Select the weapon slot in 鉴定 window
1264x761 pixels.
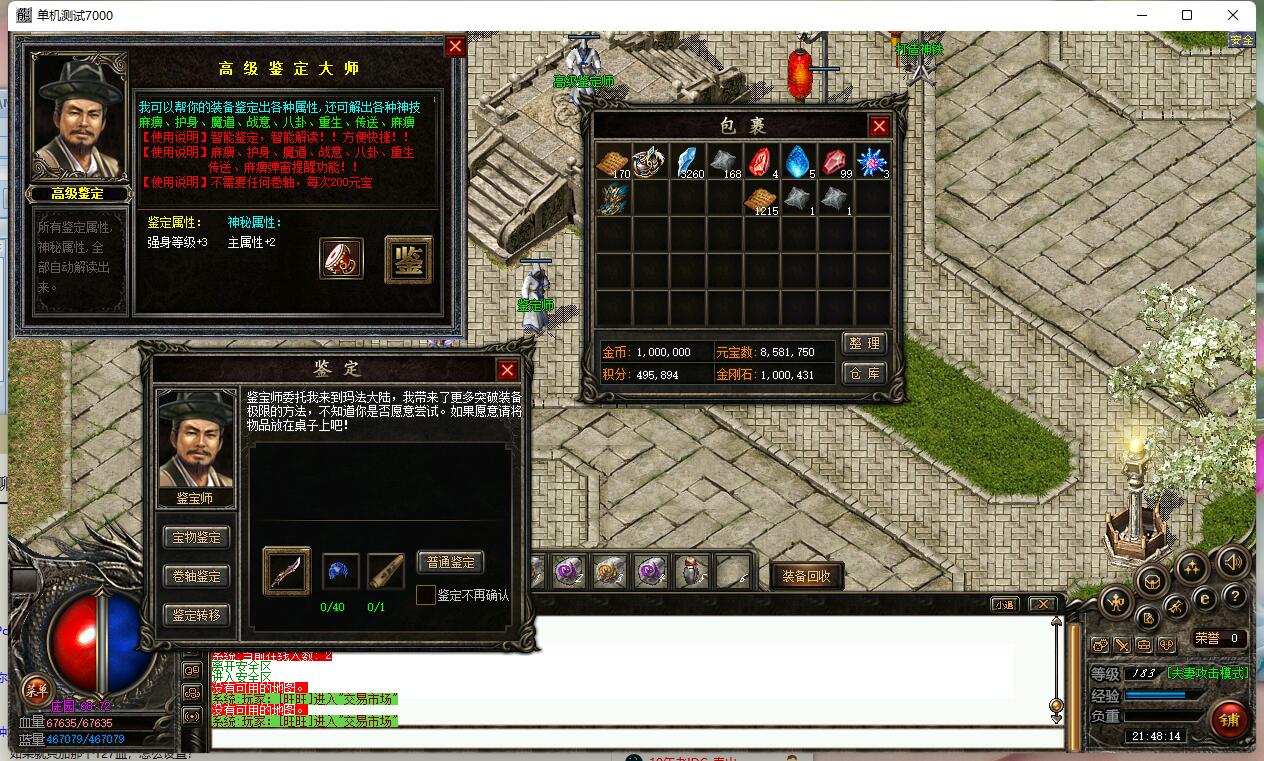pos(286,571)
